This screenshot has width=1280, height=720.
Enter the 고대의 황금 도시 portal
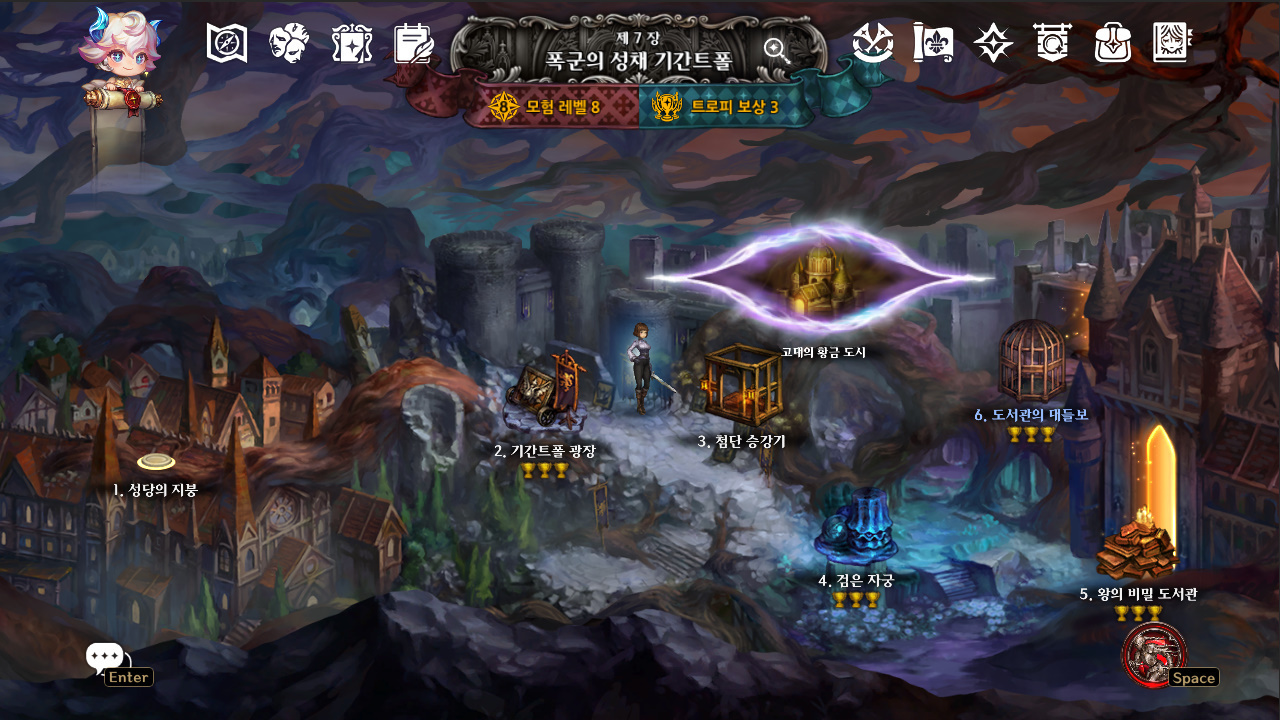(x=820, y=278)
